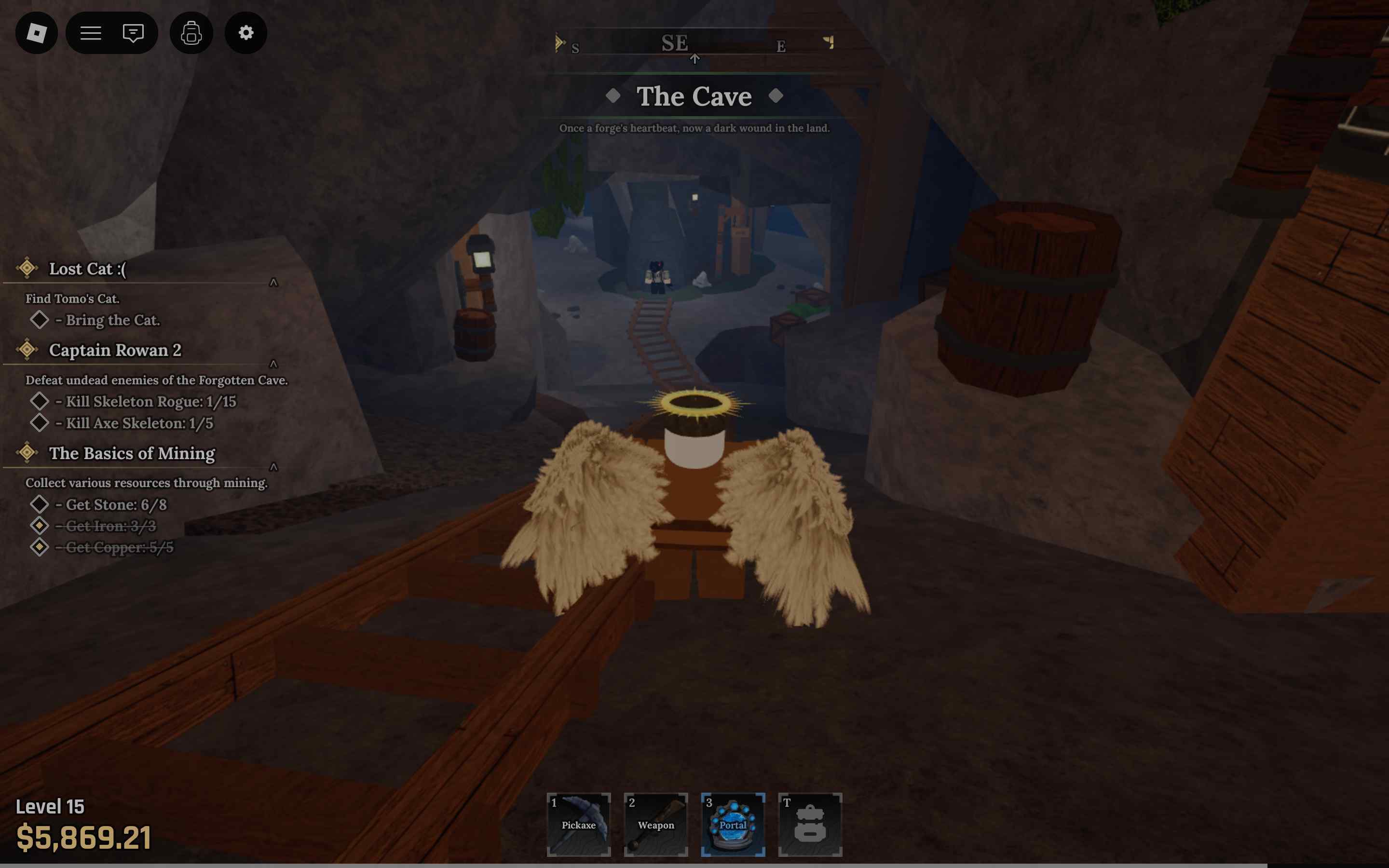Toggle the Get Stone objective diamond
Screen dimensions: 1389x868
pos(40,504)
